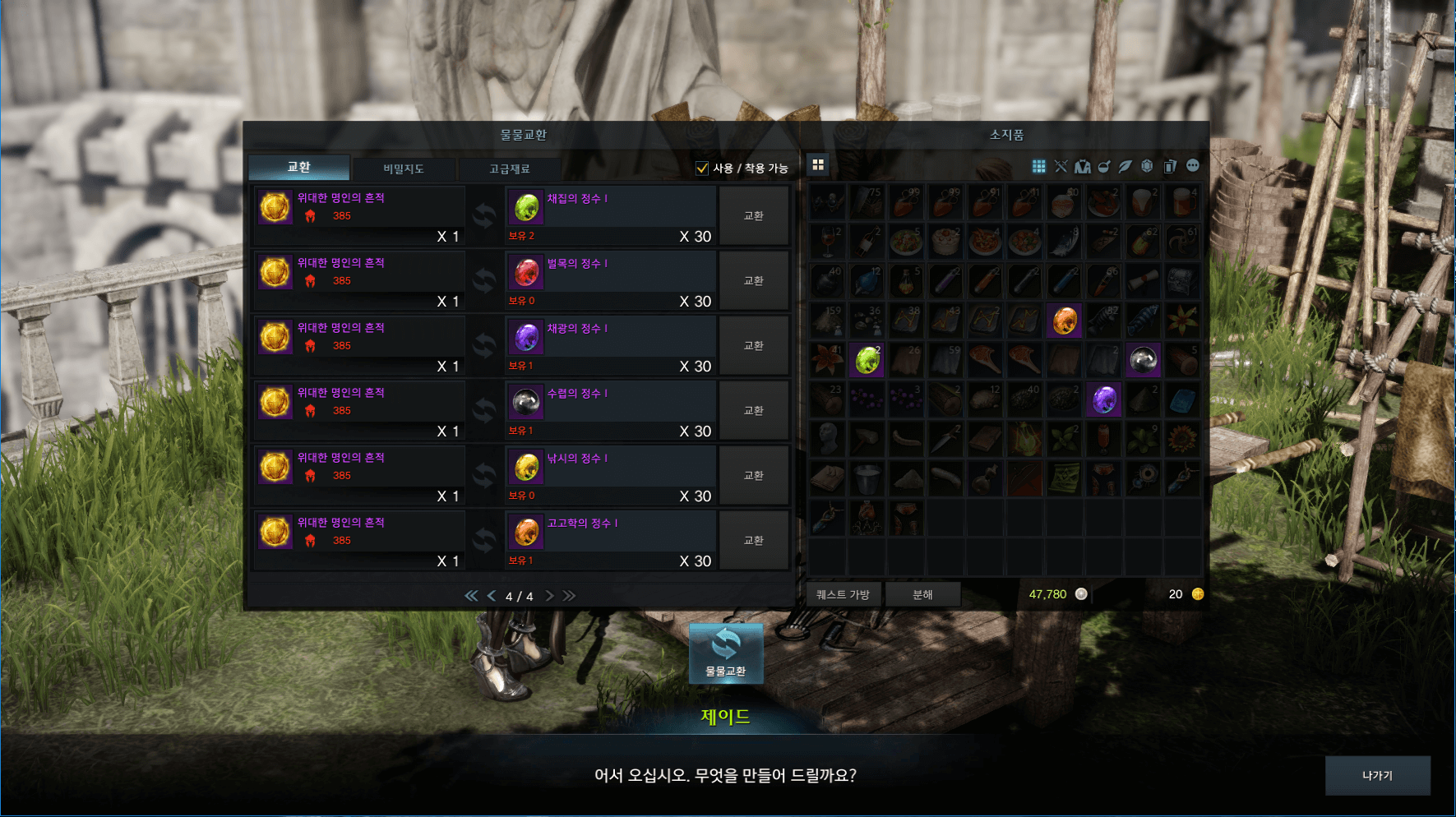Trade for 채광의 정수 I
The width and height of the screenshot is (1456, 817).
coord(753,346)
